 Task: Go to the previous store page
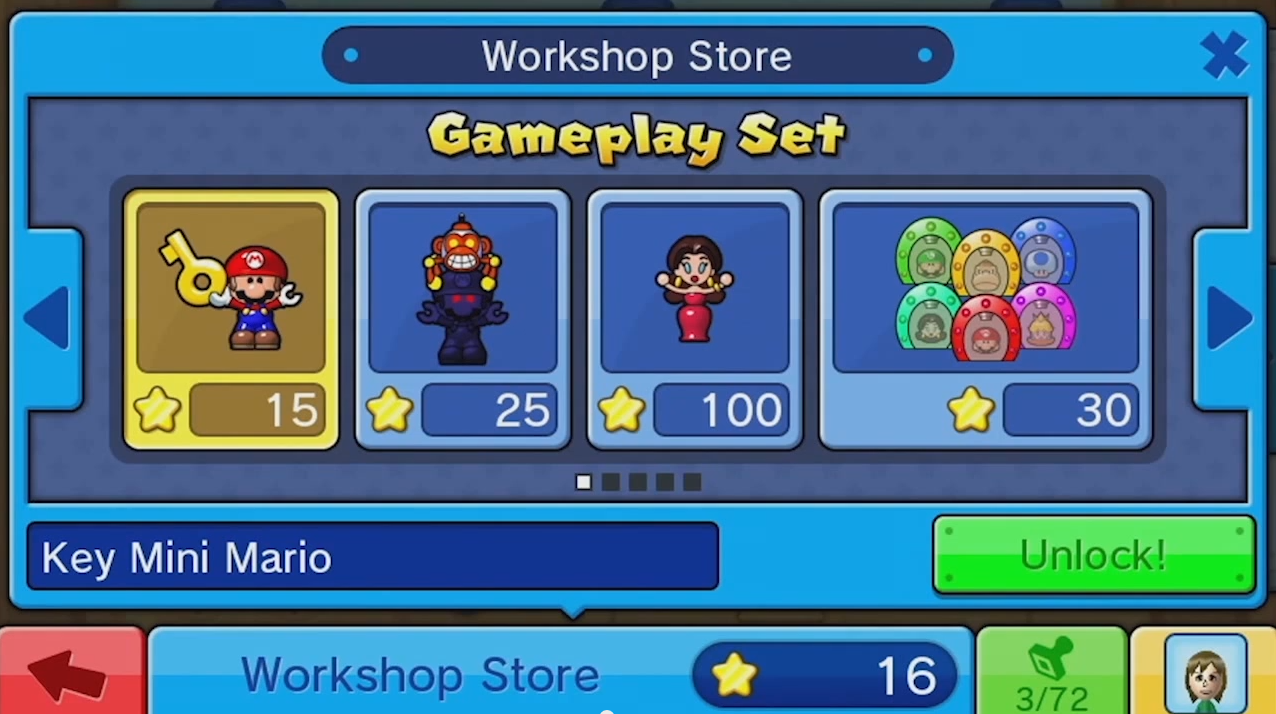pos(47,319)
